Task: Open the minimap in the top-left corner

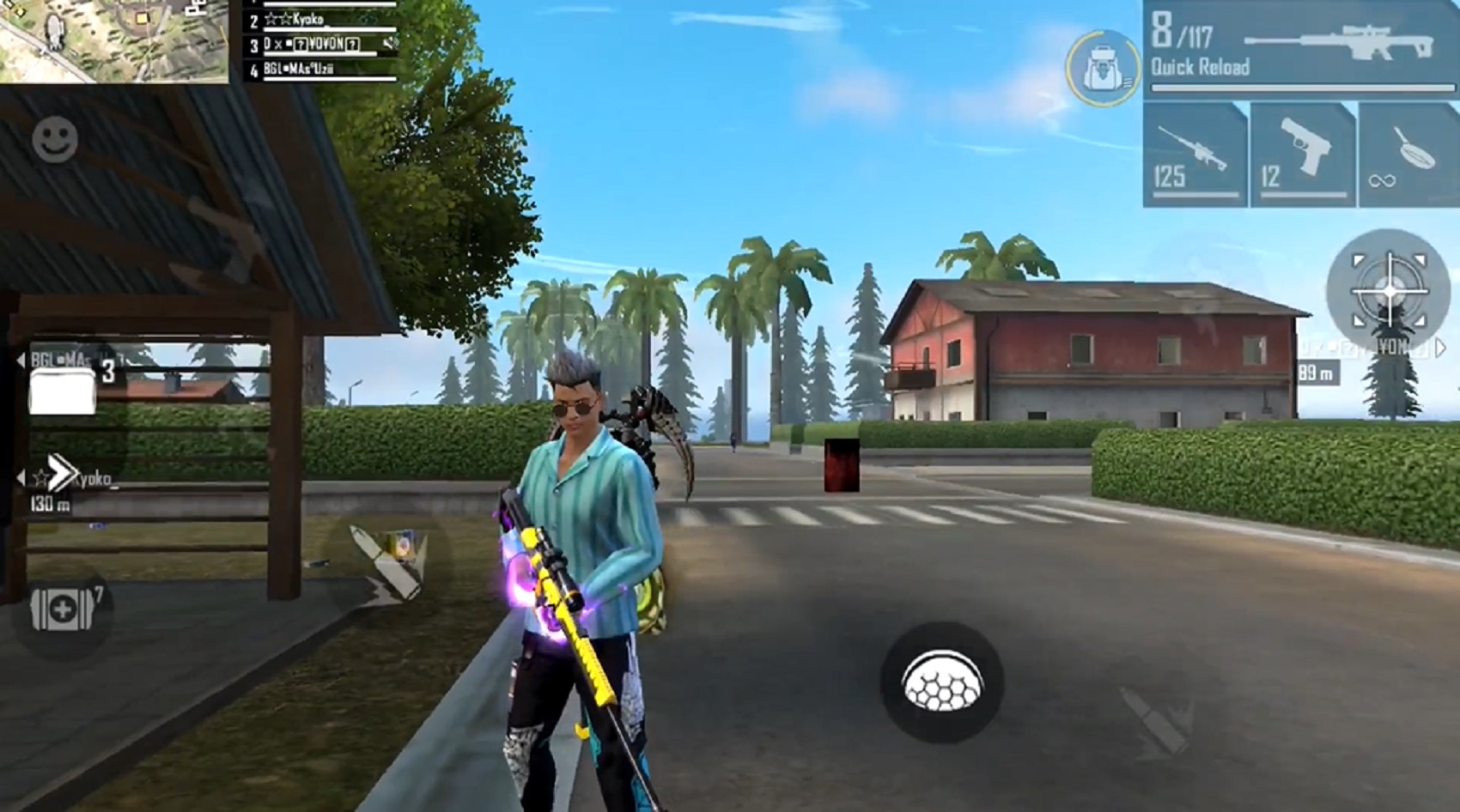Action: point(116,41)
